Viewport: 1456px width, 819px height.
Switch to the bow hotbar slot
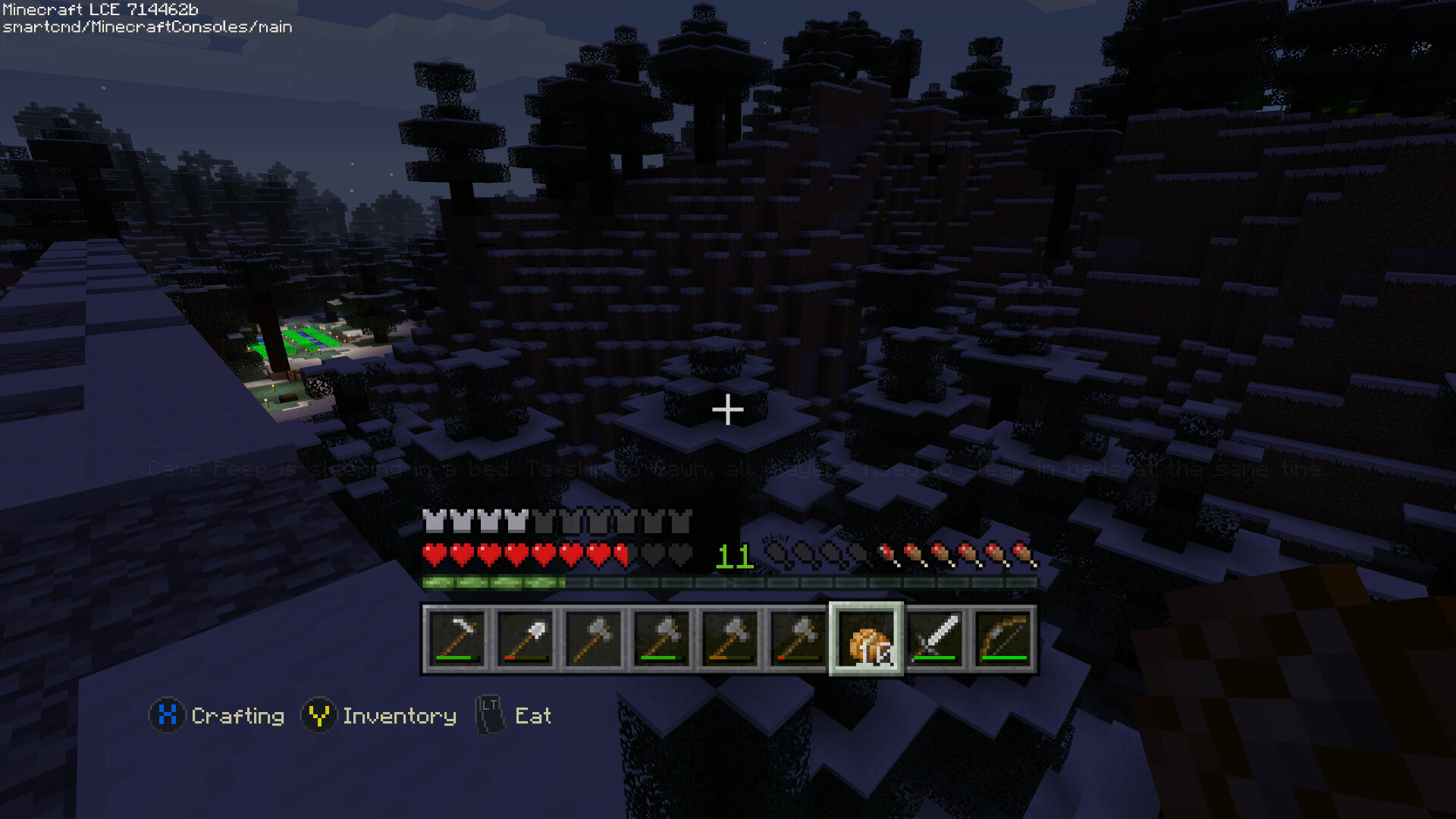click(1003, 638)
